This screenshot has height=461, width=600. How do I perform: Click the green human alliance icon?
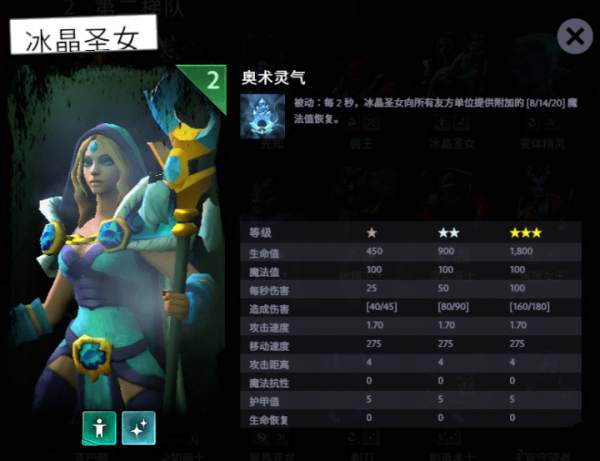coord(98,427)
